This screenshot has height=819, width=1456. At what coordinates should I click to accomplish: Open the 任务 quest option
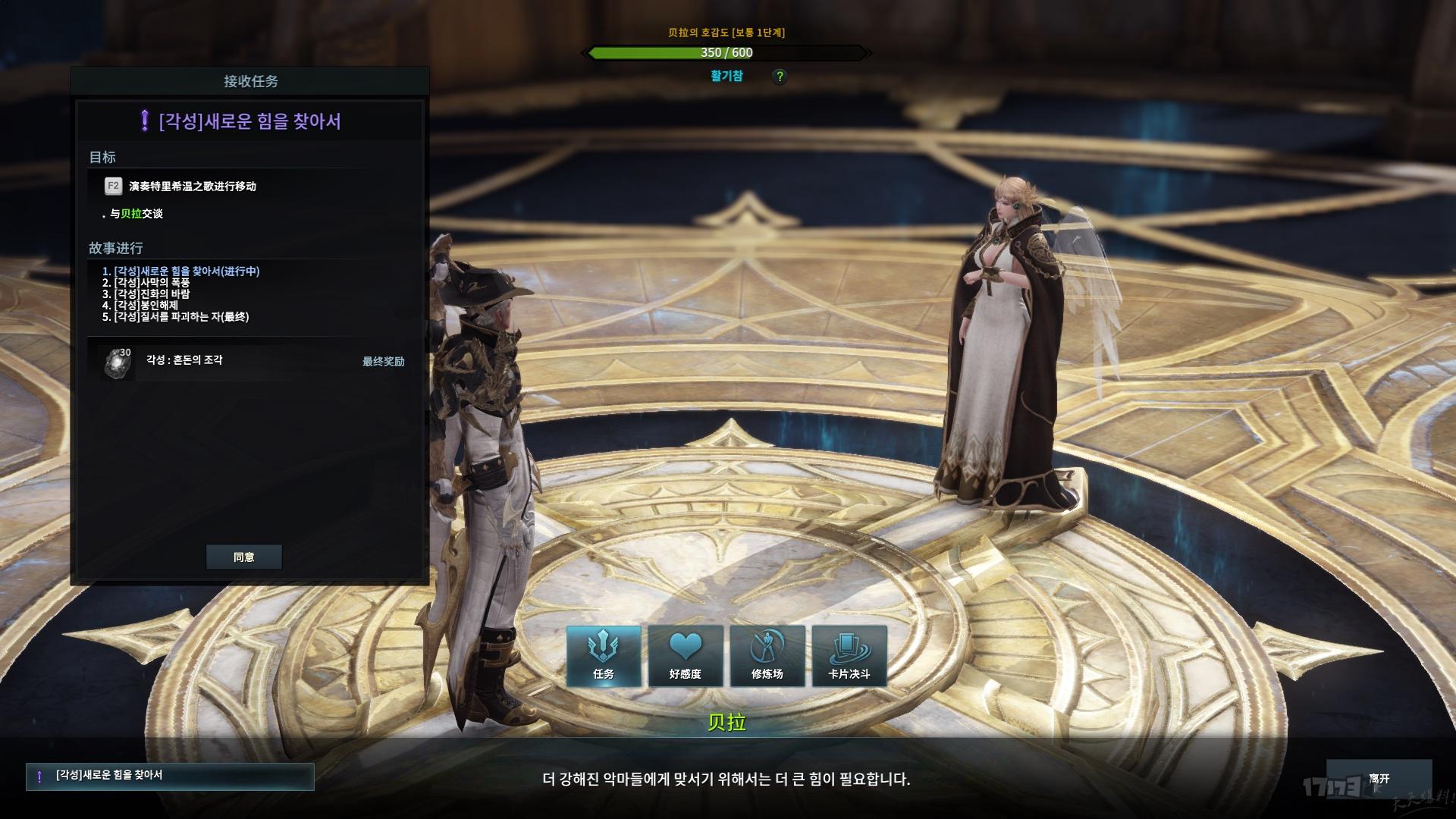tap(604, 657)
